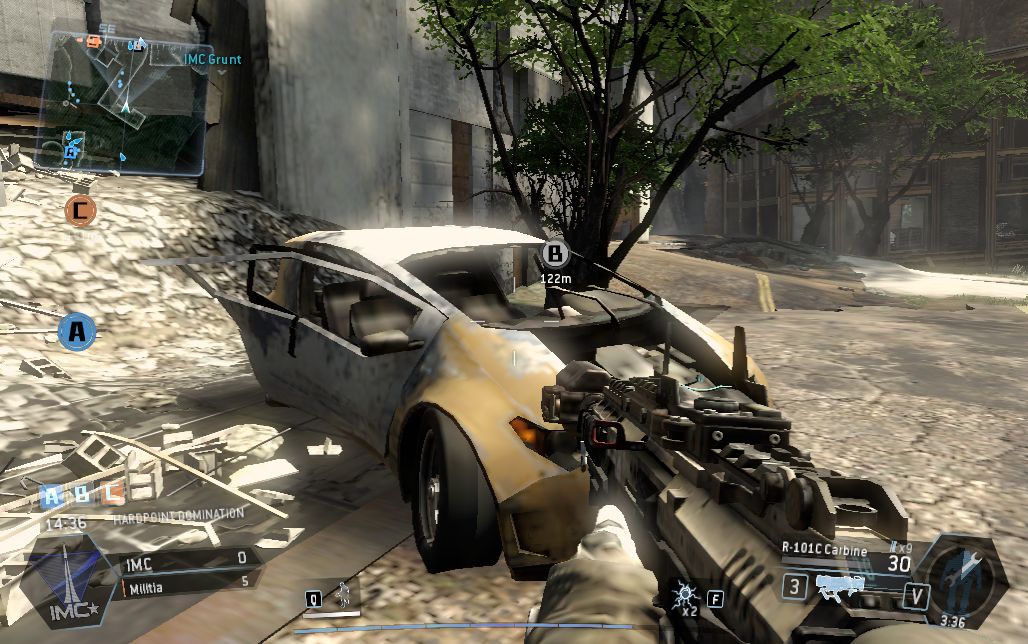Image resolution: width=1028 pixels, height=644 pixels.
Task: Select the large blue hardpoint A waypoint circle
Action: point(77,331)
